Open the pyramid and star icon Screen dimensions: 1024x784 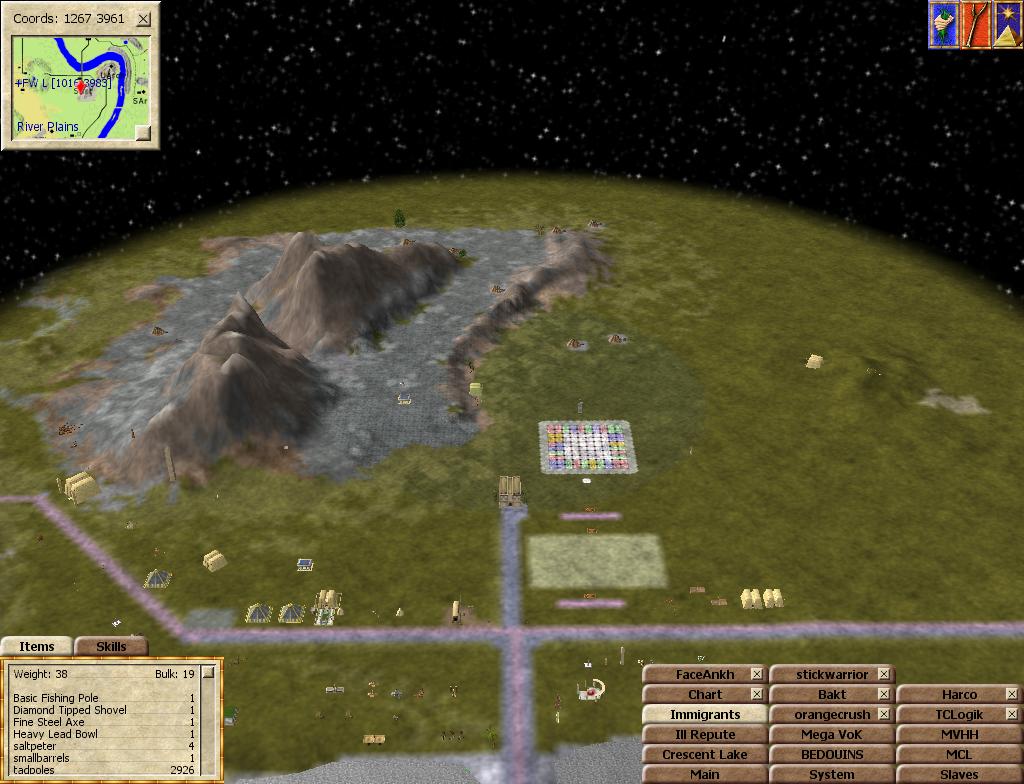1006,25
